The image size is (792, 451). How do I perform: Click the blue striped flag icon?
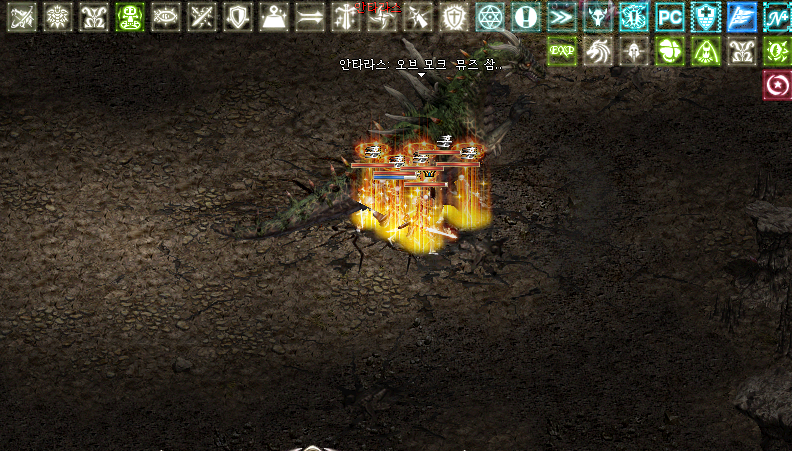pyautogui.click(x=741, y=16)
